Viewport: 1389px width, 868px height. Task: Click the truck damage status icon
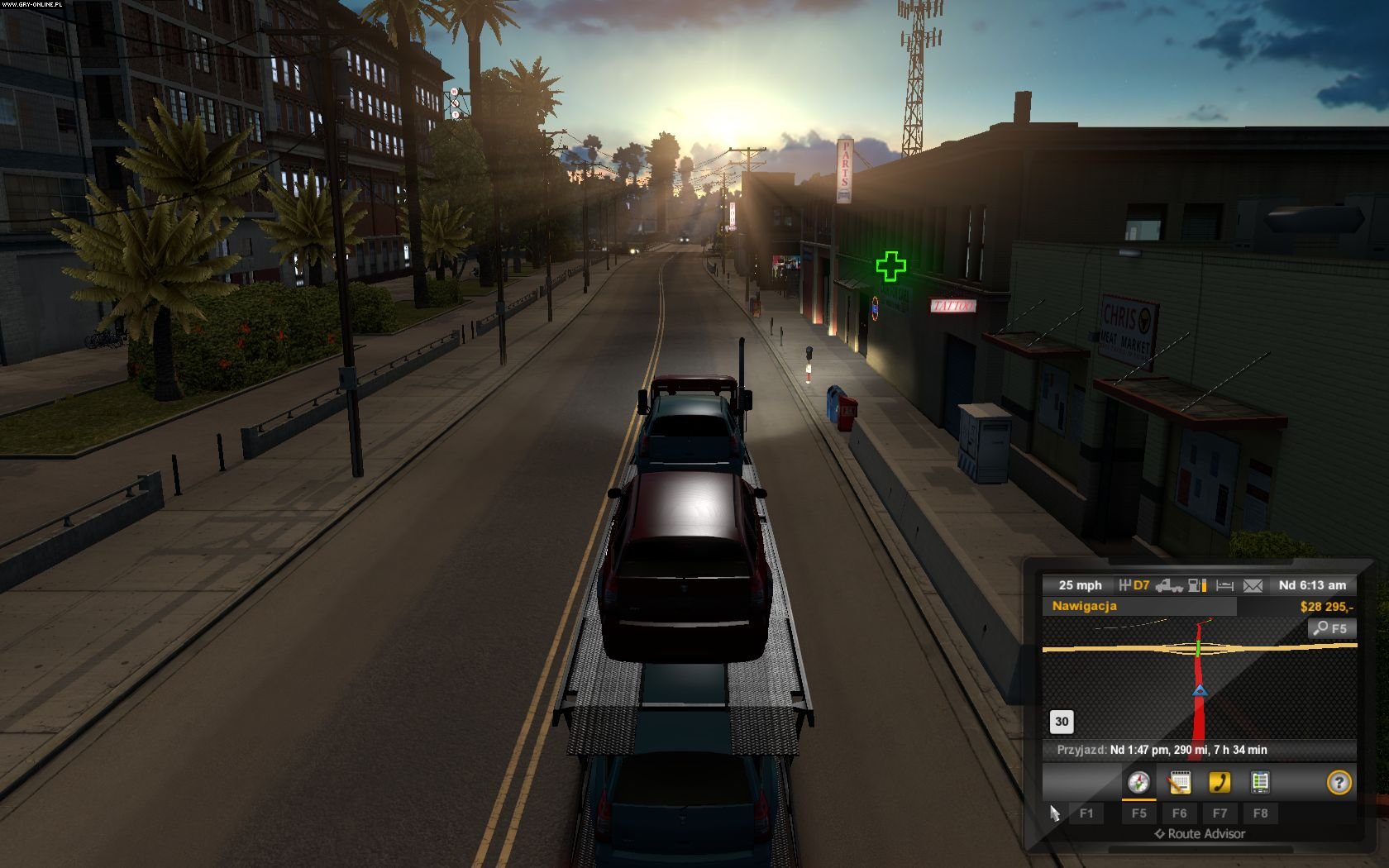click(1168, 585)
